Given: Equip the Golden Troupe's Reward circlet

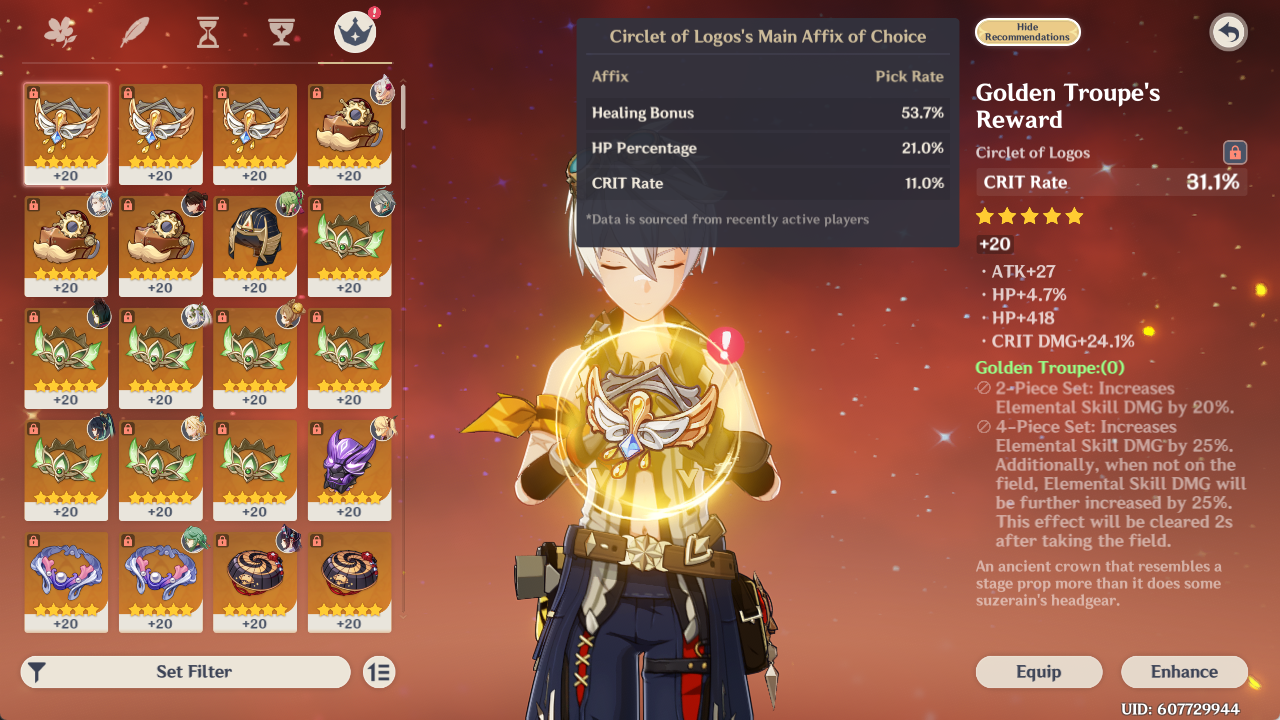Looking at the screenshot, I should tap(1038, 672).
